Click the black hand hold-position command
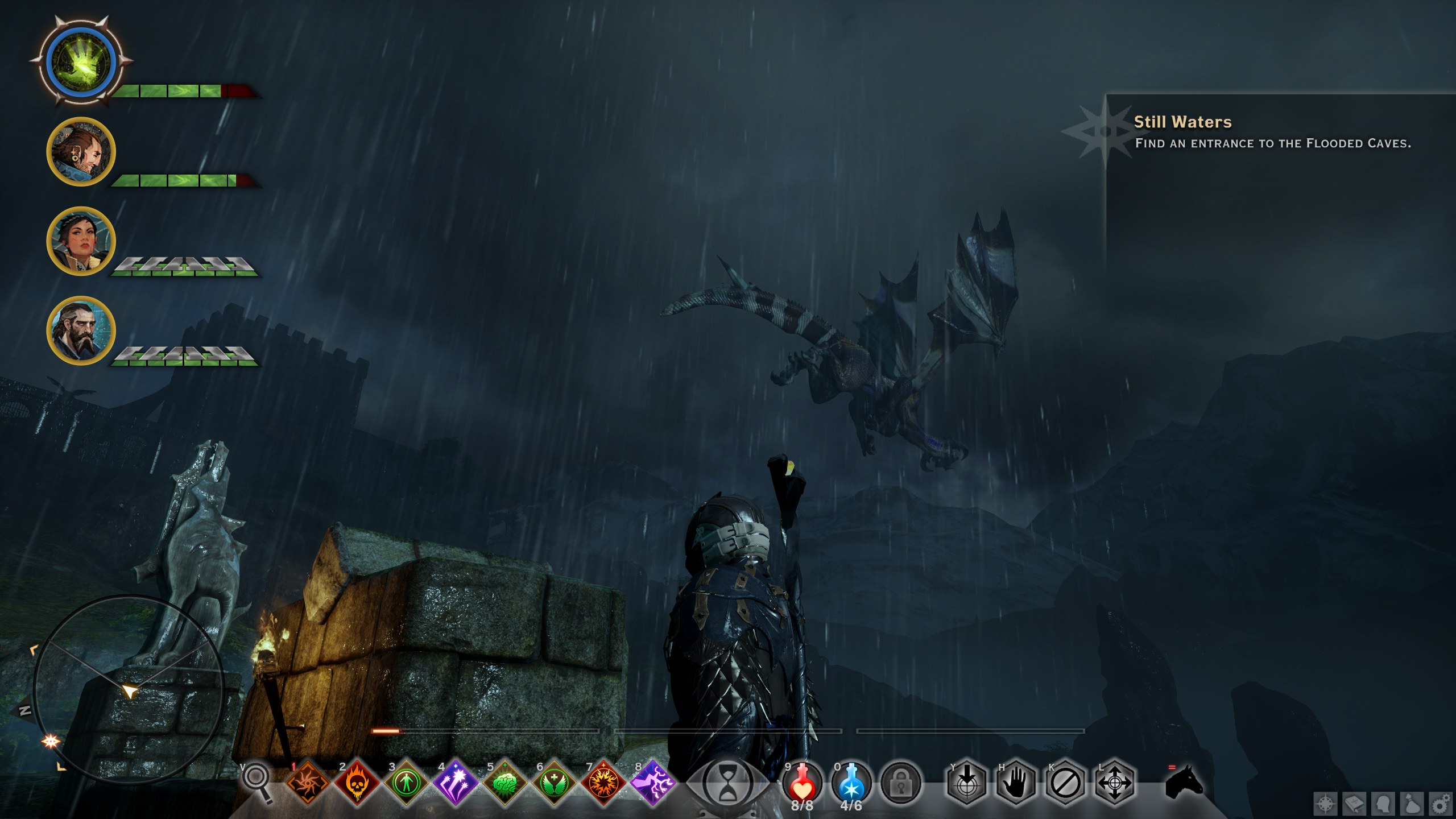This screenshot has height=819, width=1456. click(1016, 784)
